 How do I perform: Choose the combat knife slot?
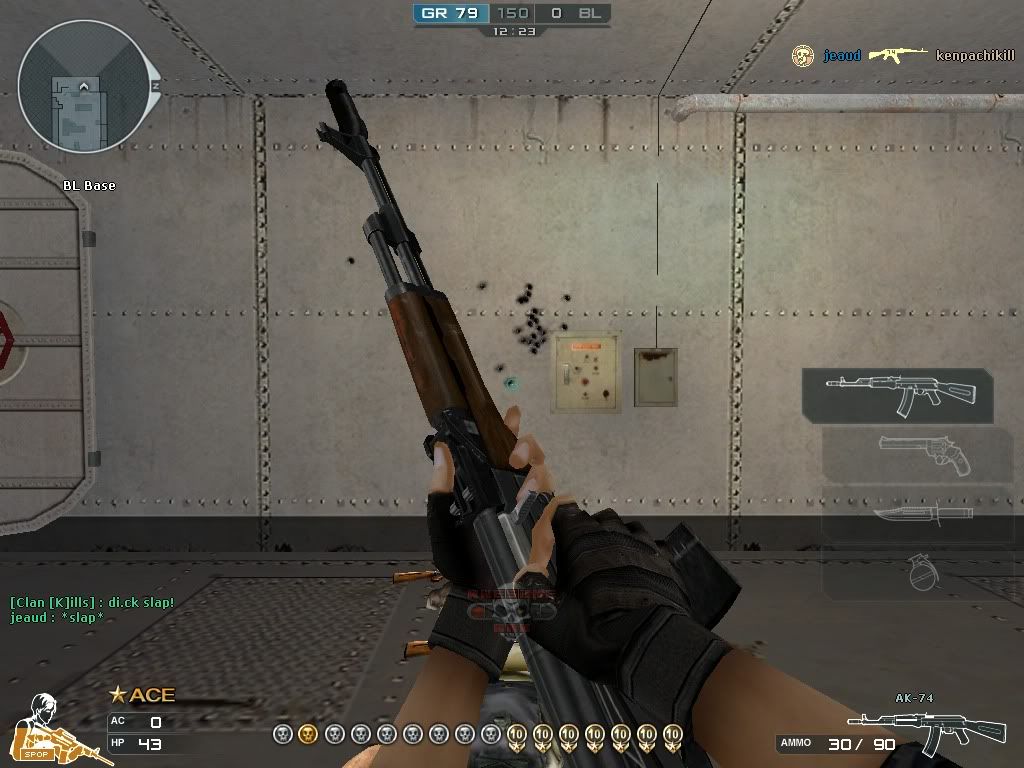920,515
